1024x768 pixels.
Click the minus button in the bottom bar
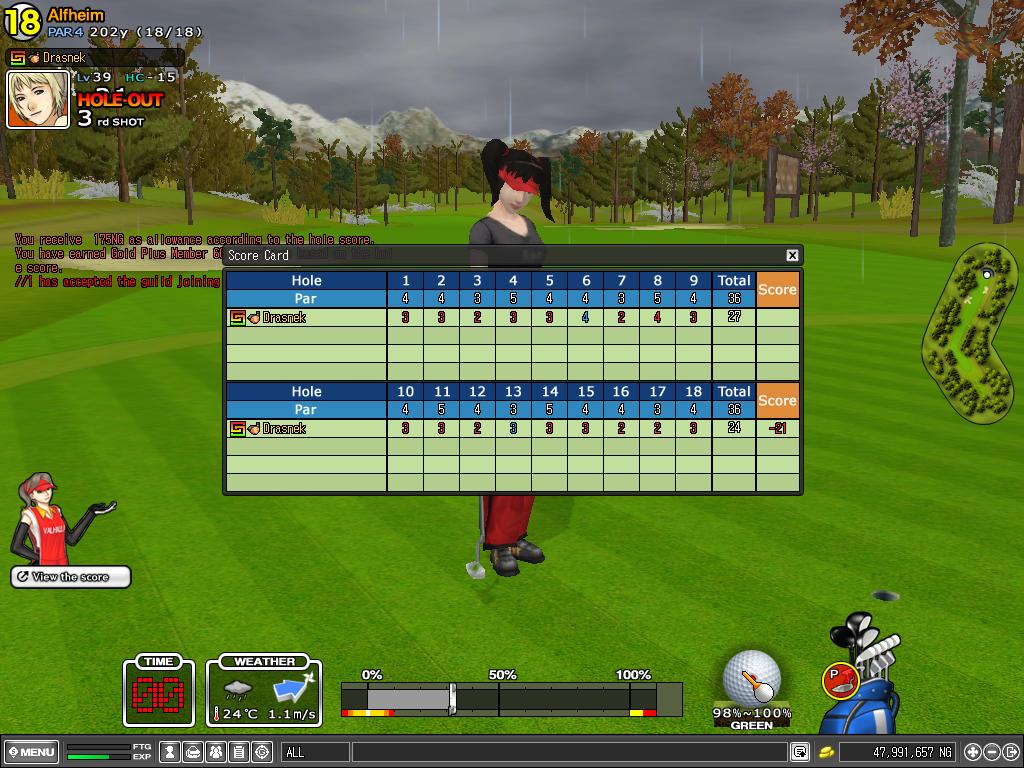click(992, 752)
